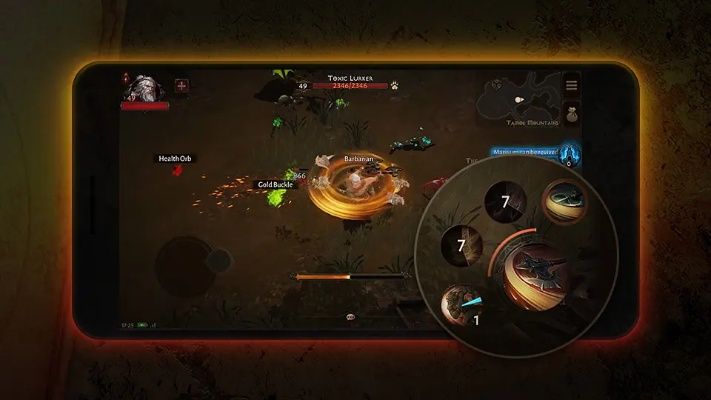Screen dimensions: 711x400
Task: Open the hamburger main menu
Action: coord(572,85)
